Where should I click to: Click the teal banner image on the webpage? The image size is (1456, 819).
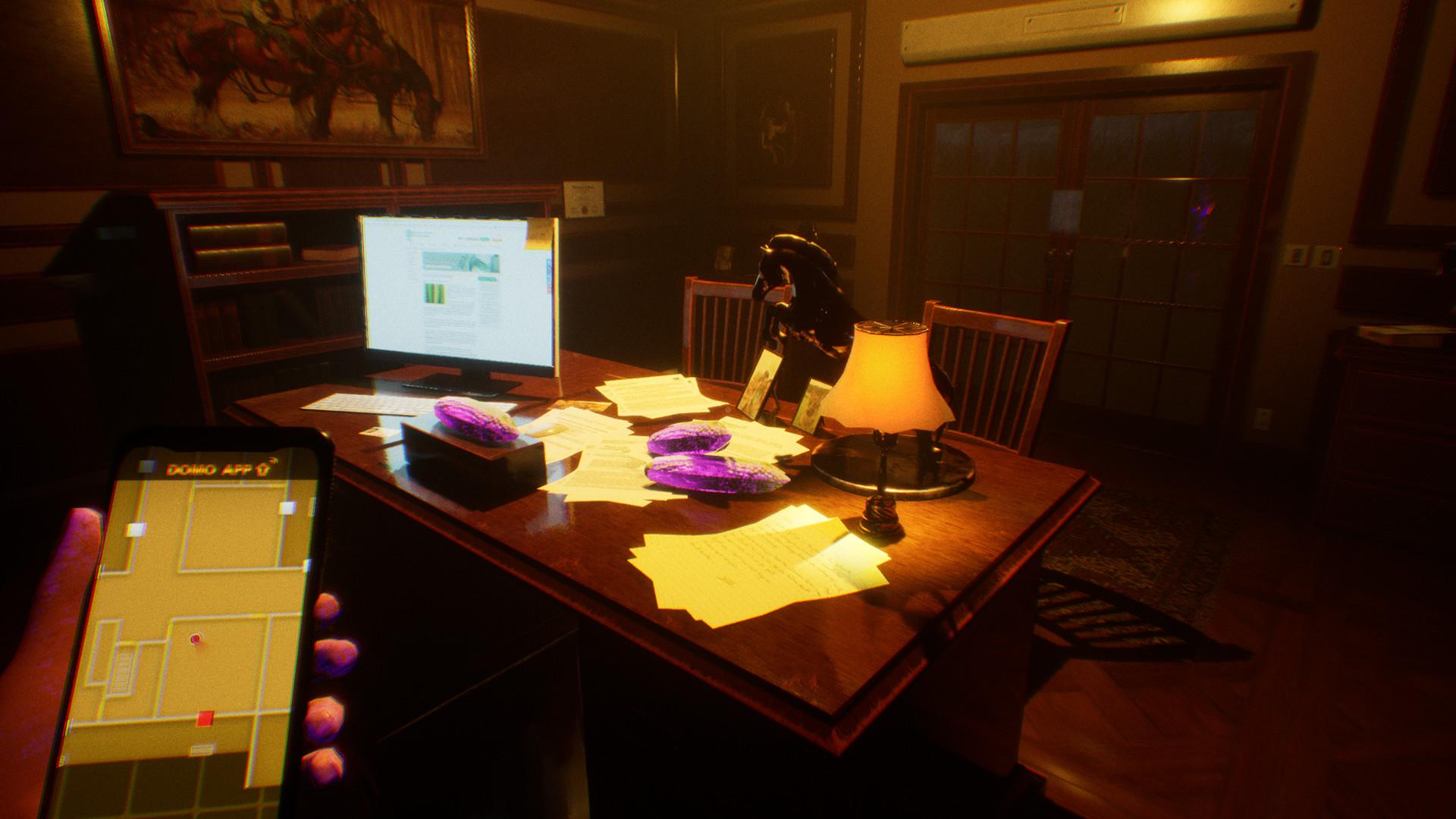460,262
